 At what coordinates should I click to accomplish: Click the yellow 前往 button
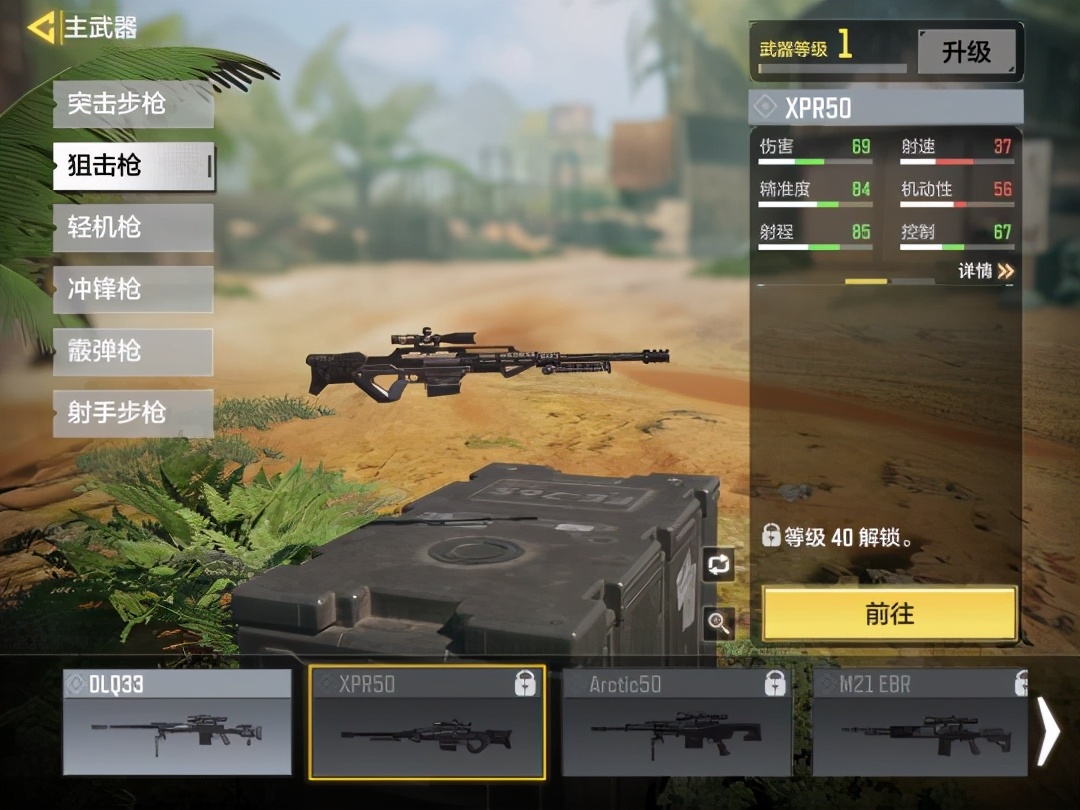click(x=889, y=613)
